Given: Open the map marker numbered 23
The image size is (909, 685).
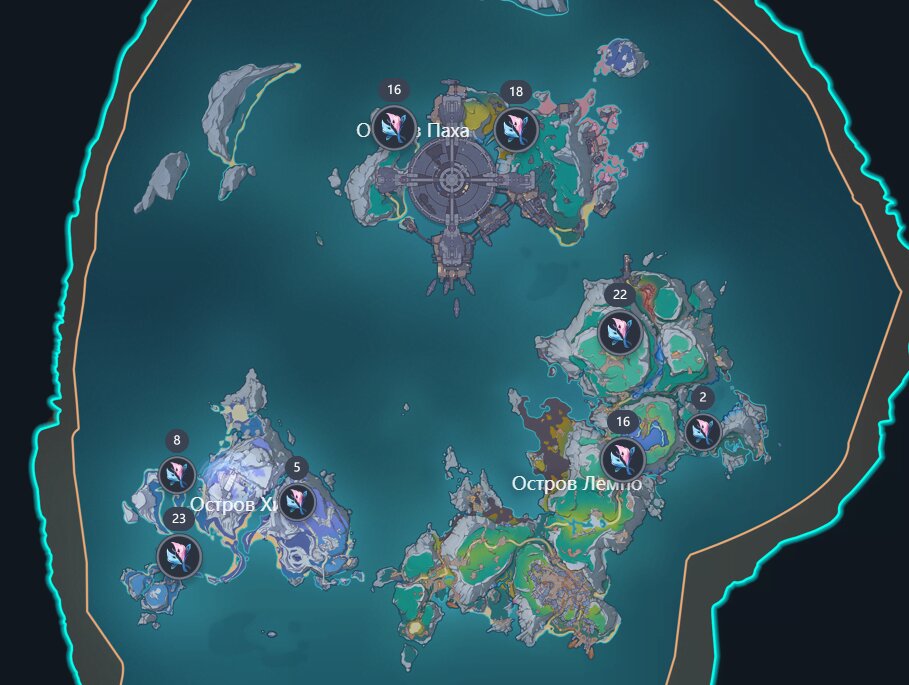Looking at the screenshot, I should pos(179,556).
